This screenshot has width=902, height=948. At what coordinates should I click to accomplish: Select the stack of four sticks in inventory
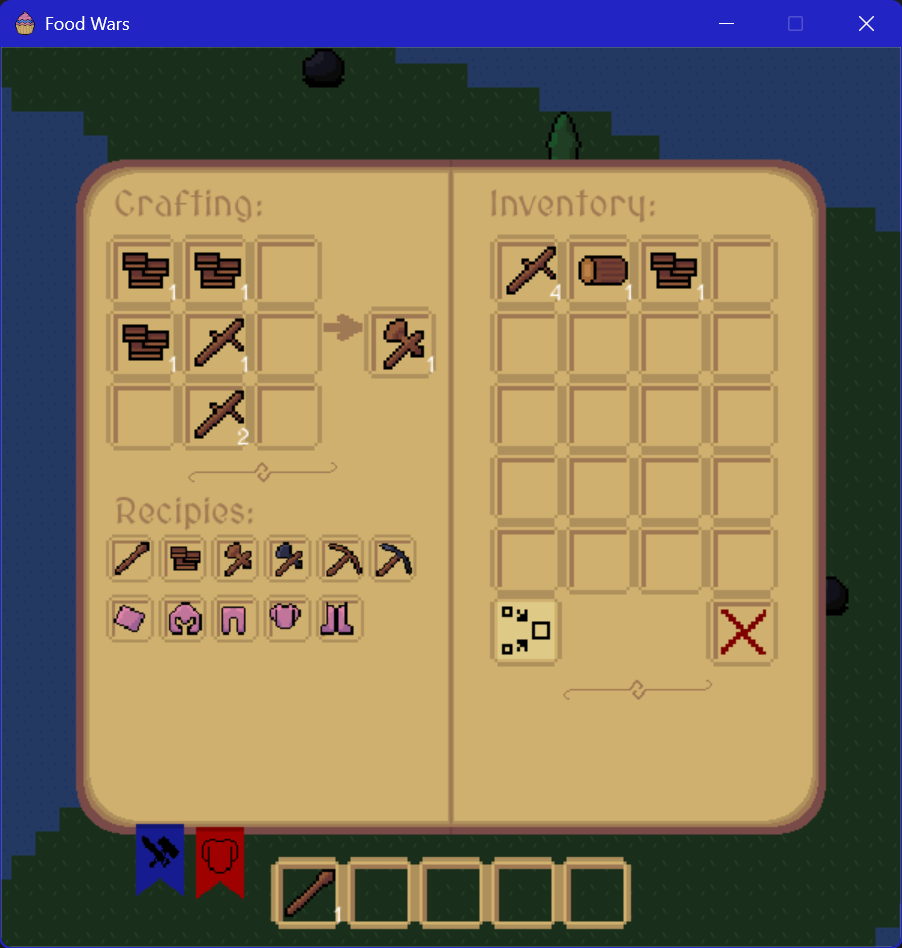coord(530,270)
